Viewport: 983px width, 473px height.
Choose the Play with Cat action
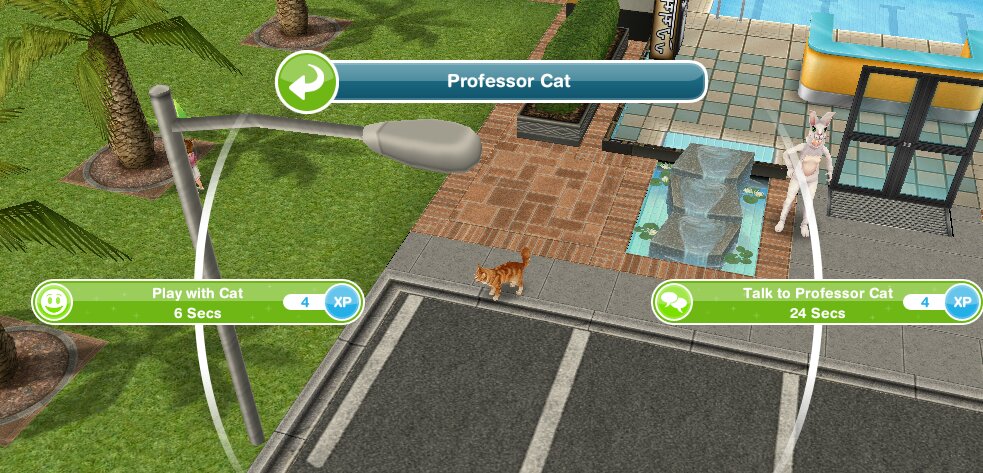[197, 302]
